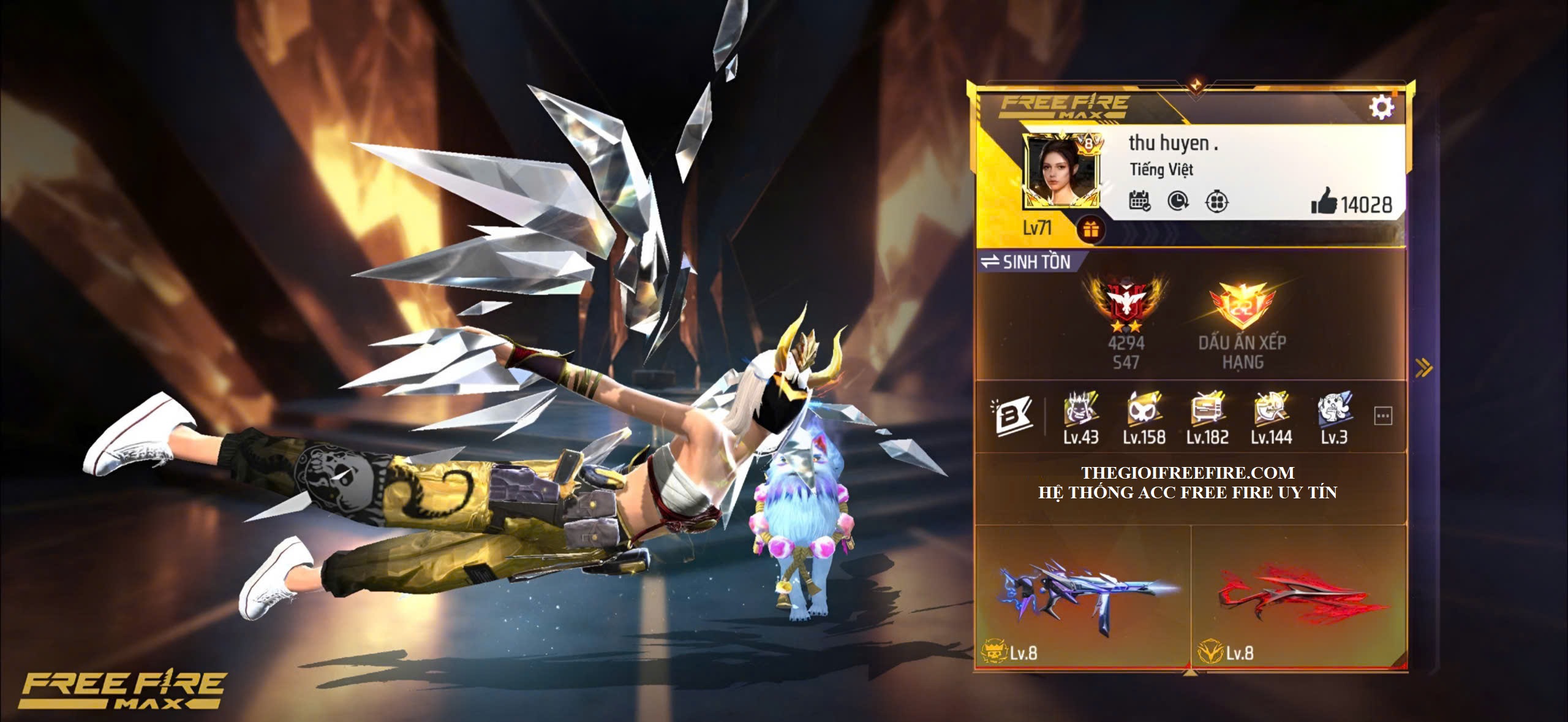Click the calendar icon under the player name
This screenshot has width=1568, height=722.
[1139, 201]
